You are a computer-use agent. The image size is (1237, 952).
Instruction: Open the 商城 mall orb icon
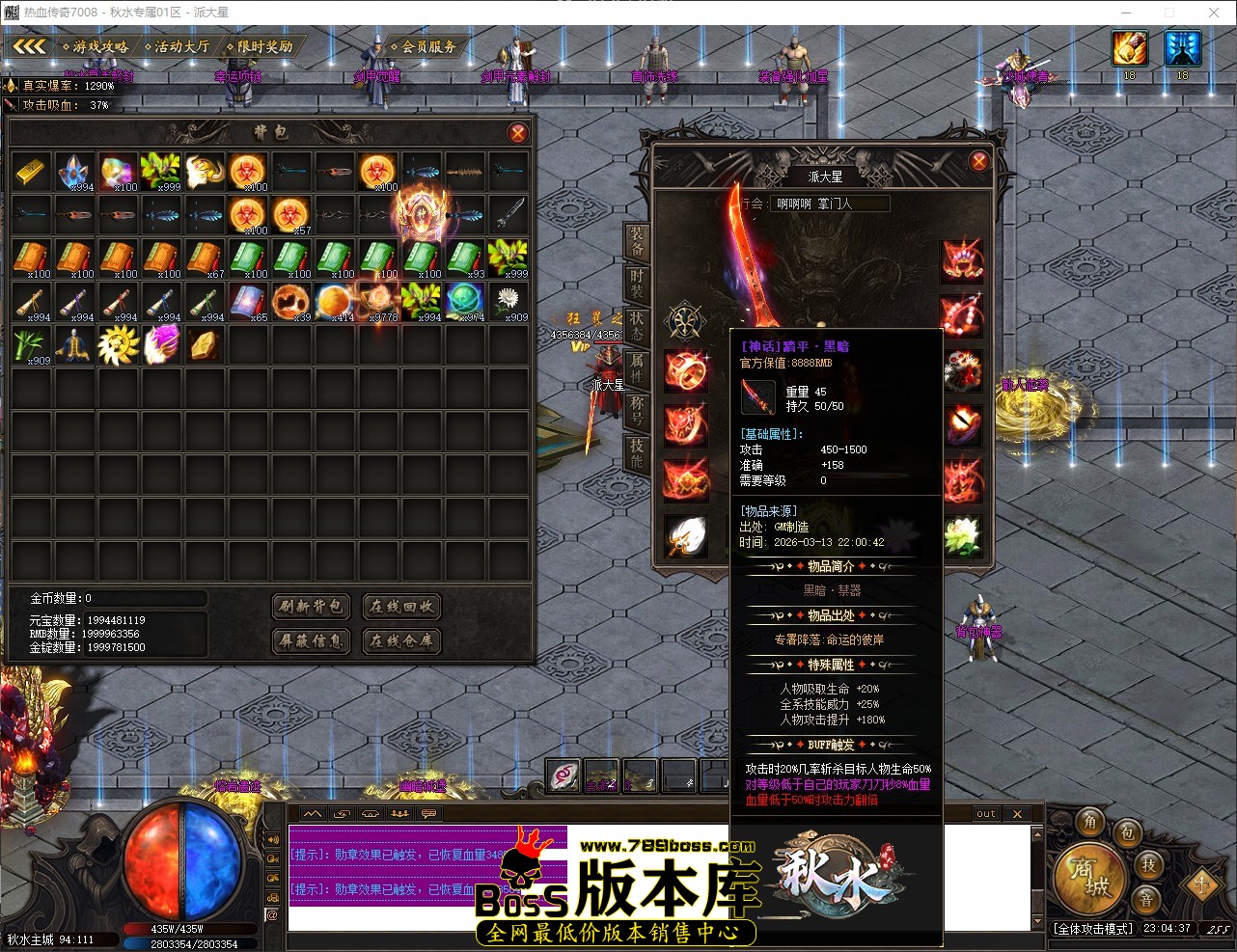1091,881
